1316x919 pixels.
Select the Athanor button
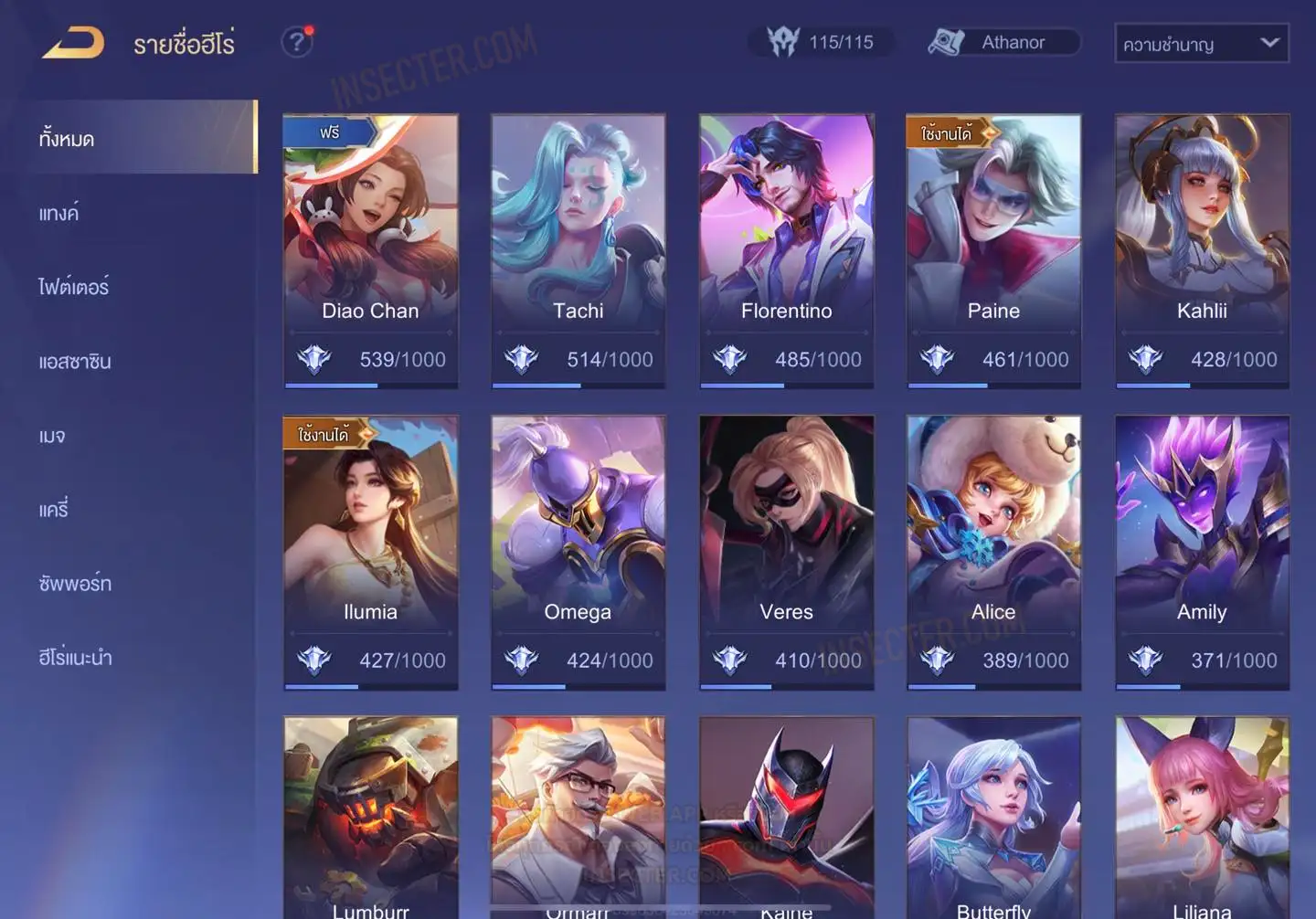pyautogui.click(x=1003, y=42)
